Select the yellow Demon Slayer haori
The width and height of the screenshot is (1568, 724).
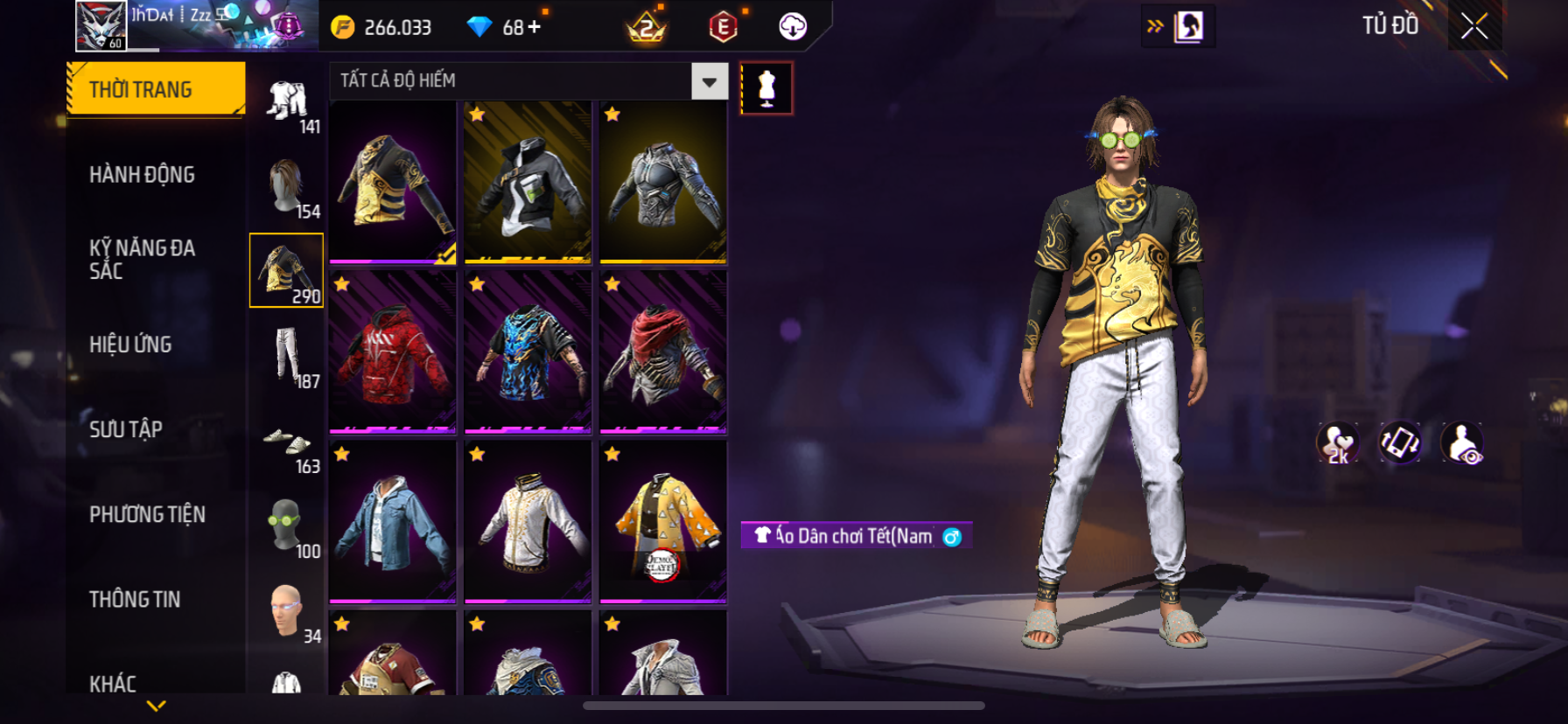[x=663, y=522]
